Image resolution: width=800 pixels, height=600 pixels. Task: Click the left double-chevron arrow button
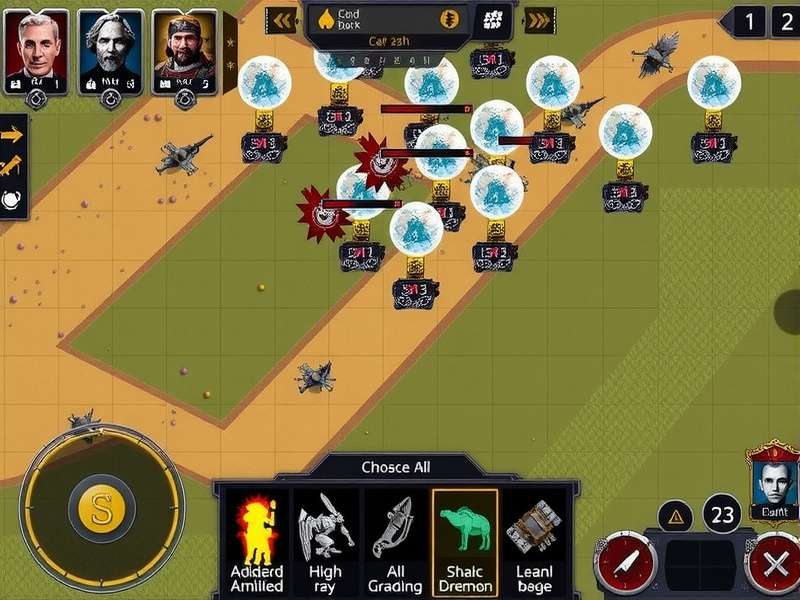coord(283,19)
